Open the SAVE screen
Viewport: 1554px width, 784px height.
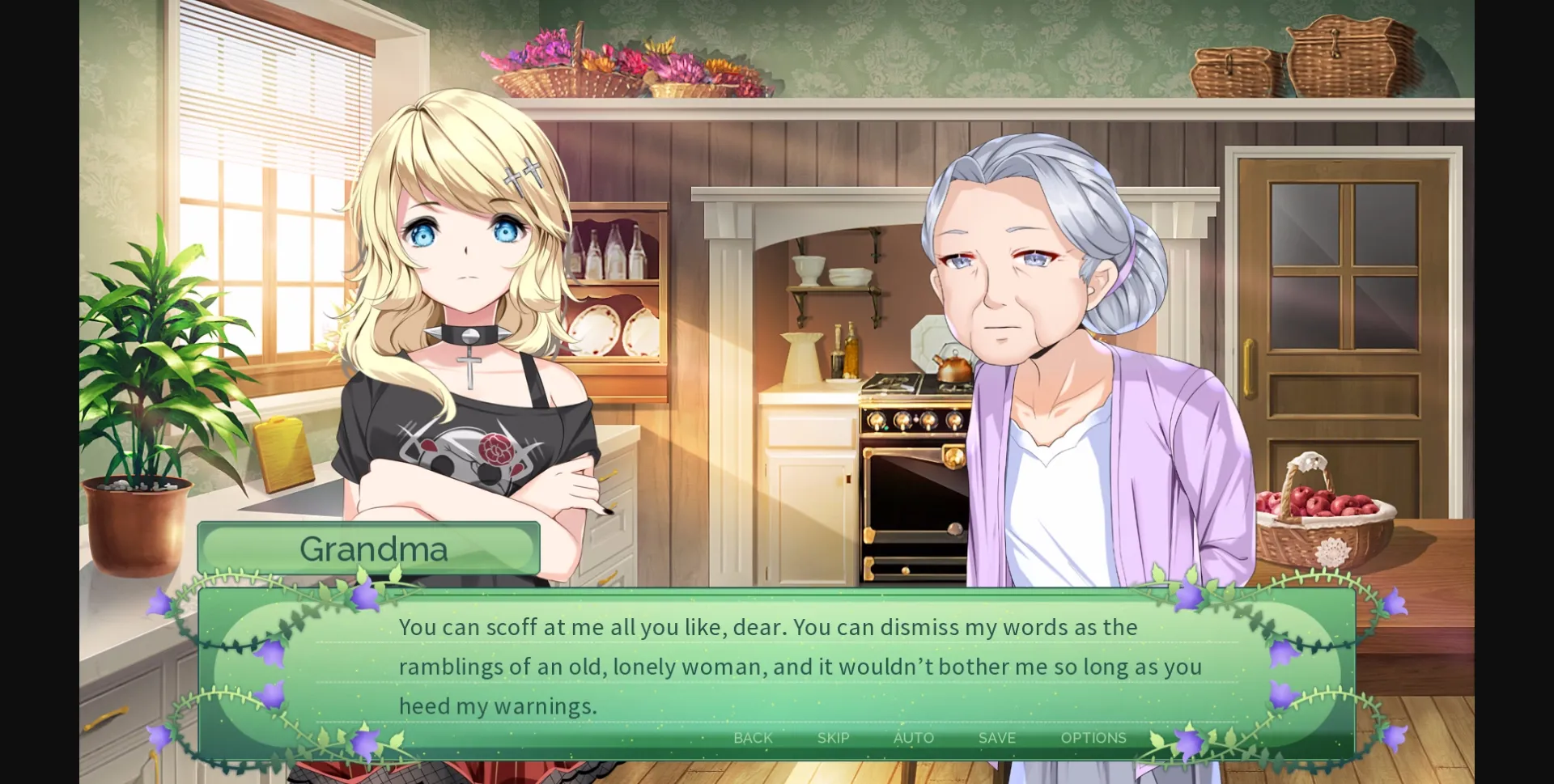tap(996, 737)
